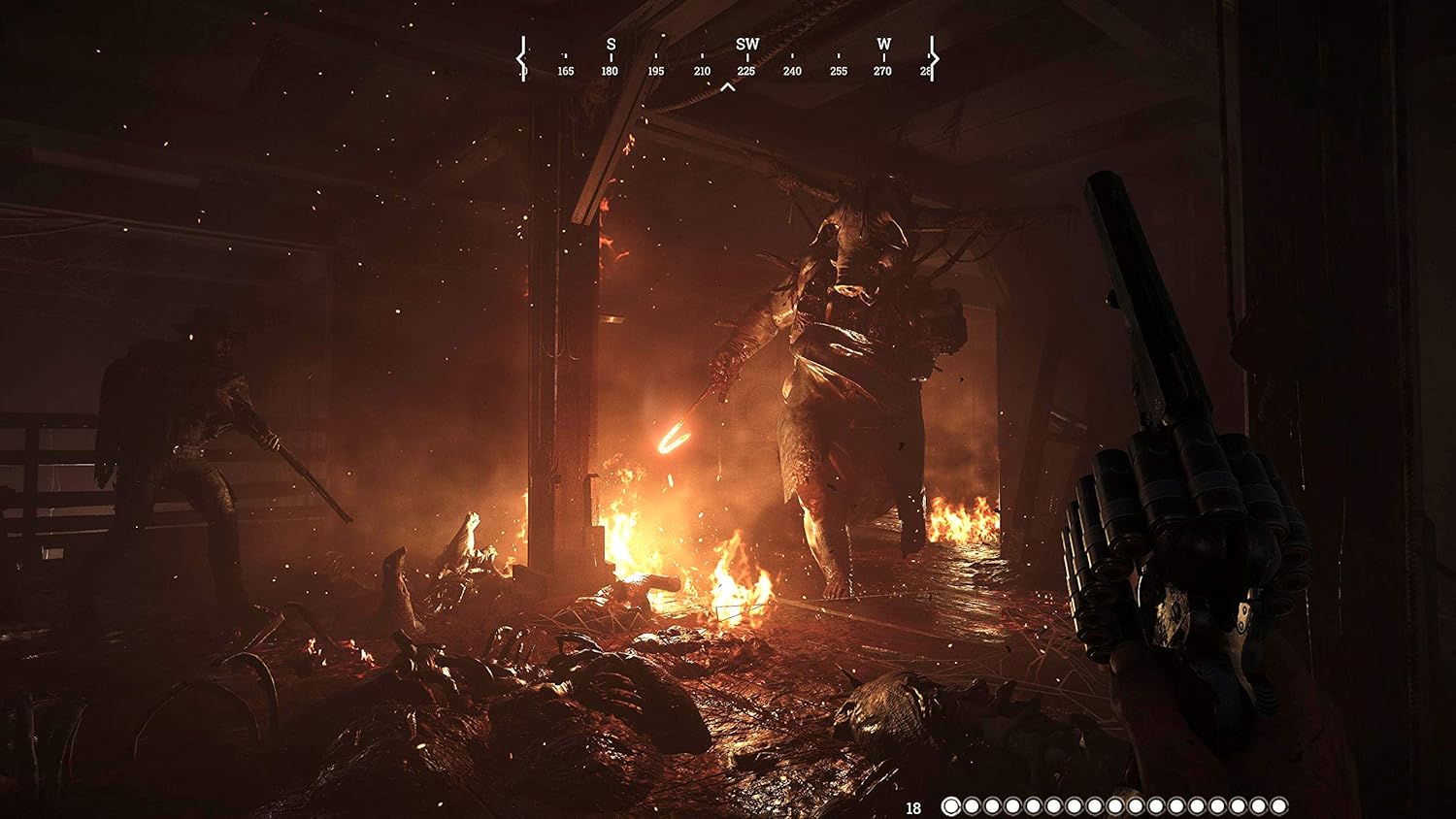Expand the left compass bracket chevron

(x=521, y=60)
